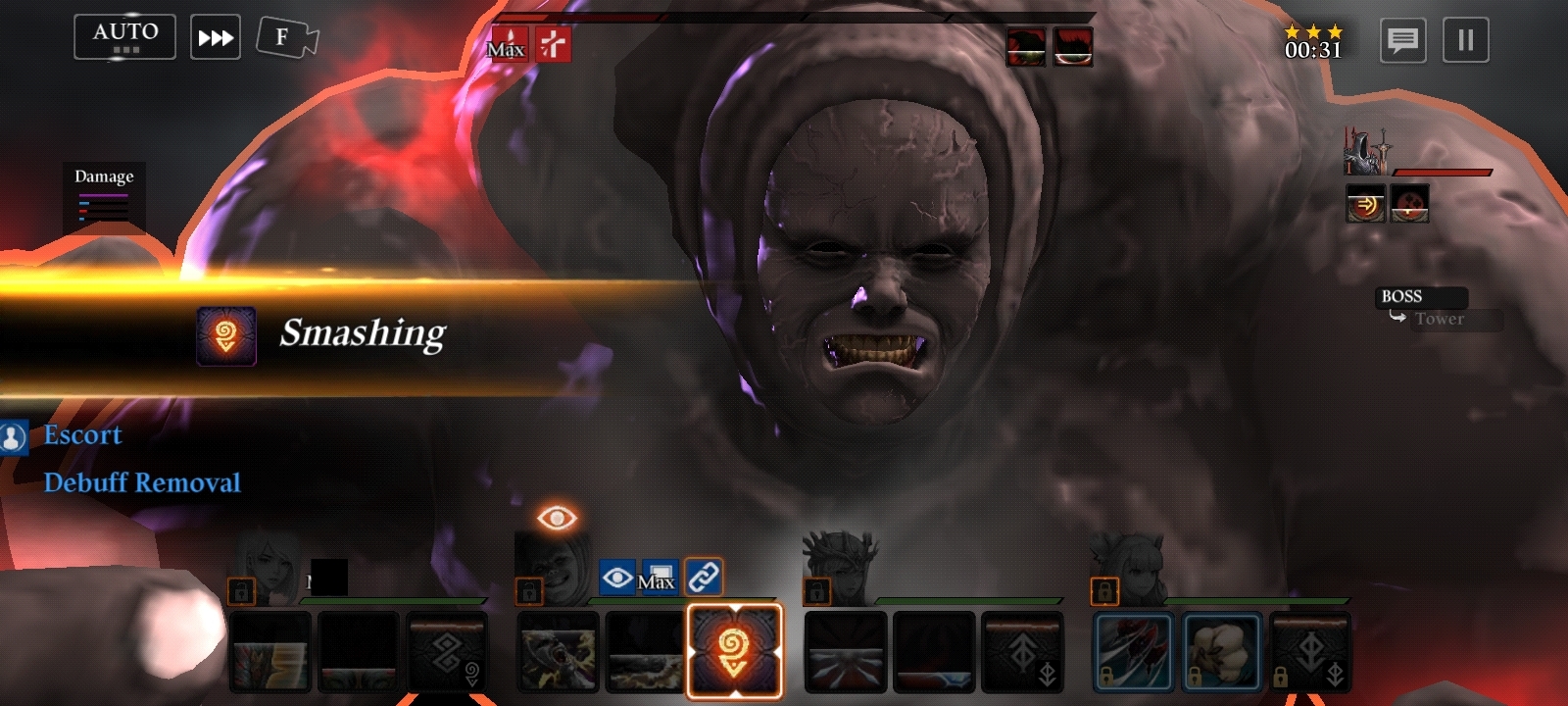This screenshot has width=1568, height=706.
Task: Tap the yellow arrow enemy skill icon
Action: pyautogui.click(x=1365, y=204)
